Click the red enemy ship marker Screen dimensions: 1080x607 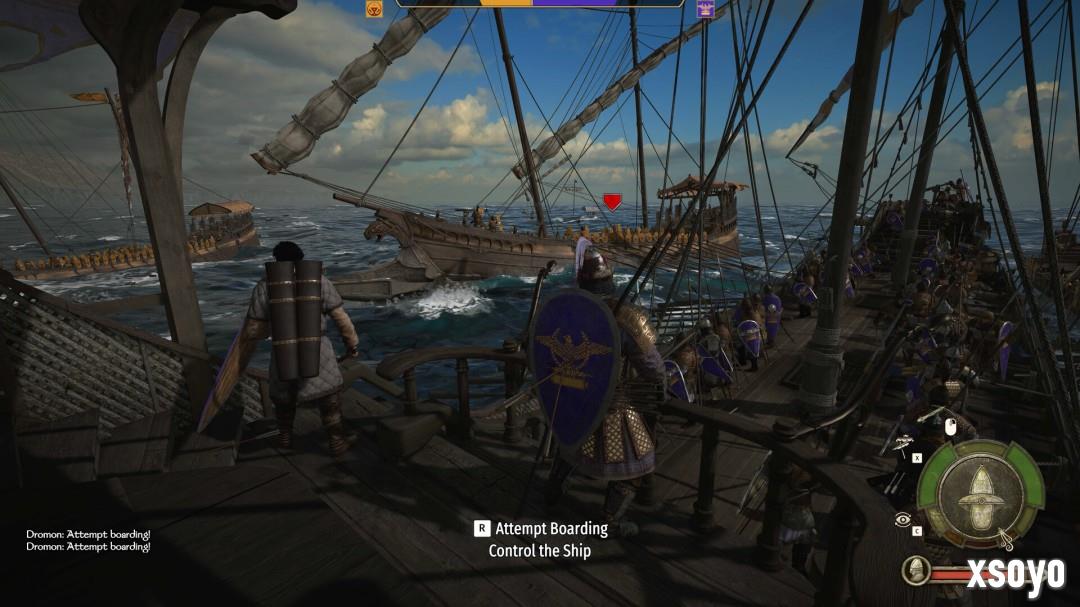click(x=612, y=201)
